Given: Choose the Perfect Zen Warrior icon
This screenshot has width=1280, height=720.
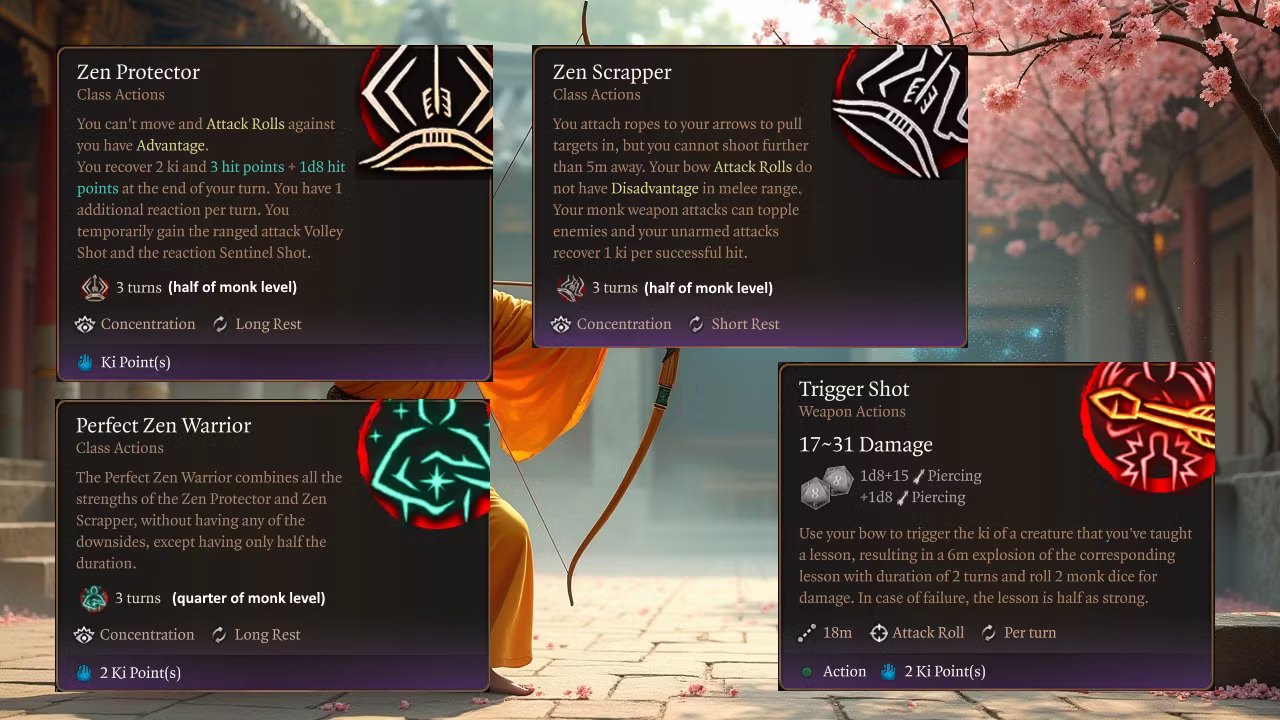Looking at the screenshot, I should (x=425, y=463).
